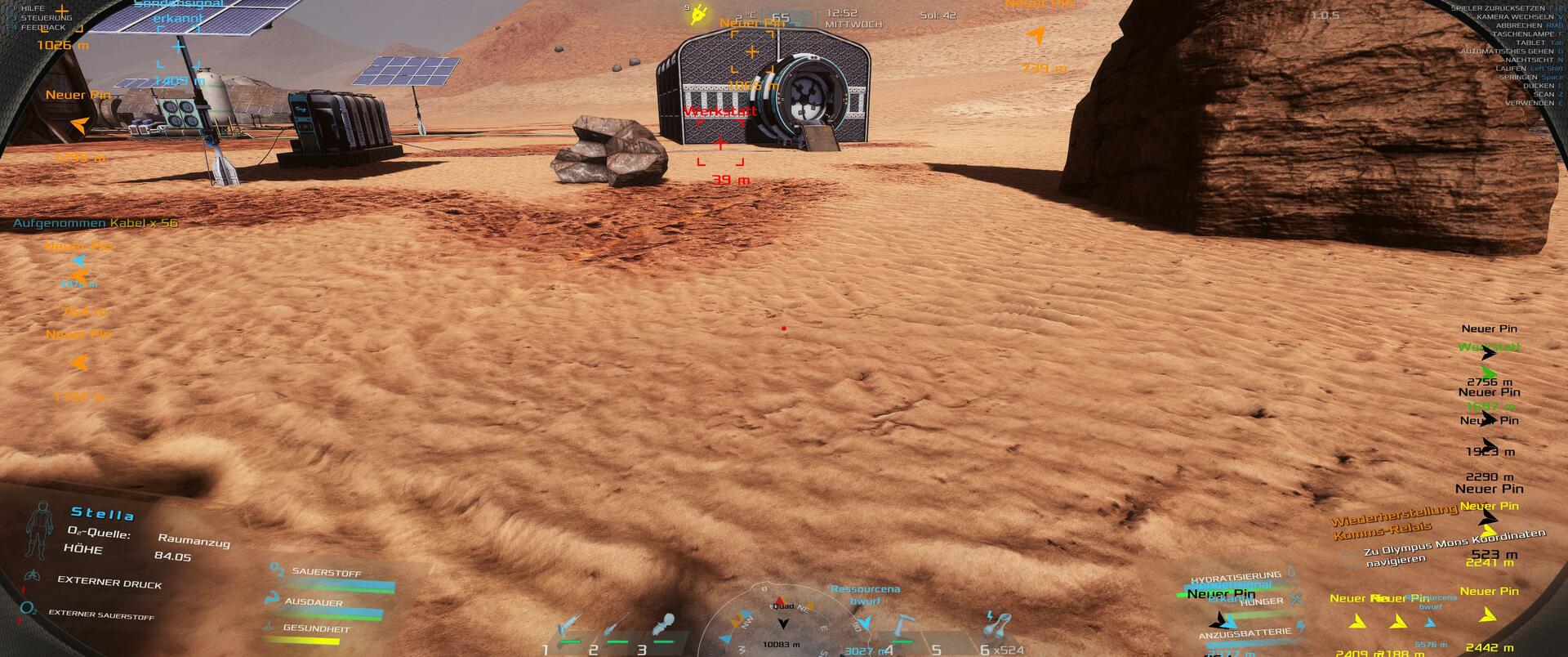The width and height of the screenshot is (1568, 657).
Task: Click the Ressourcenabwurf waypoint arrow
Action: (x=865, y=624)
